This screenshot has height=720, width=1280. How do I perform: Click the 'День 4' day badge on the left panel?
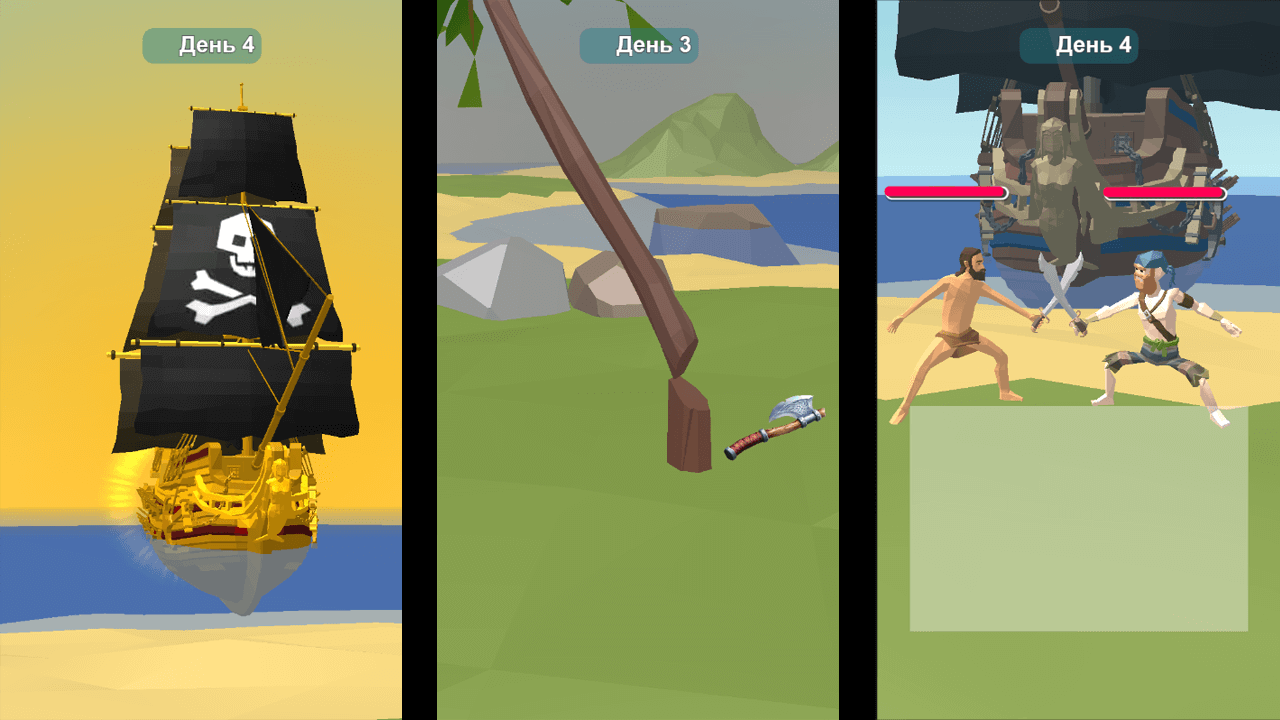click(201, 44)
